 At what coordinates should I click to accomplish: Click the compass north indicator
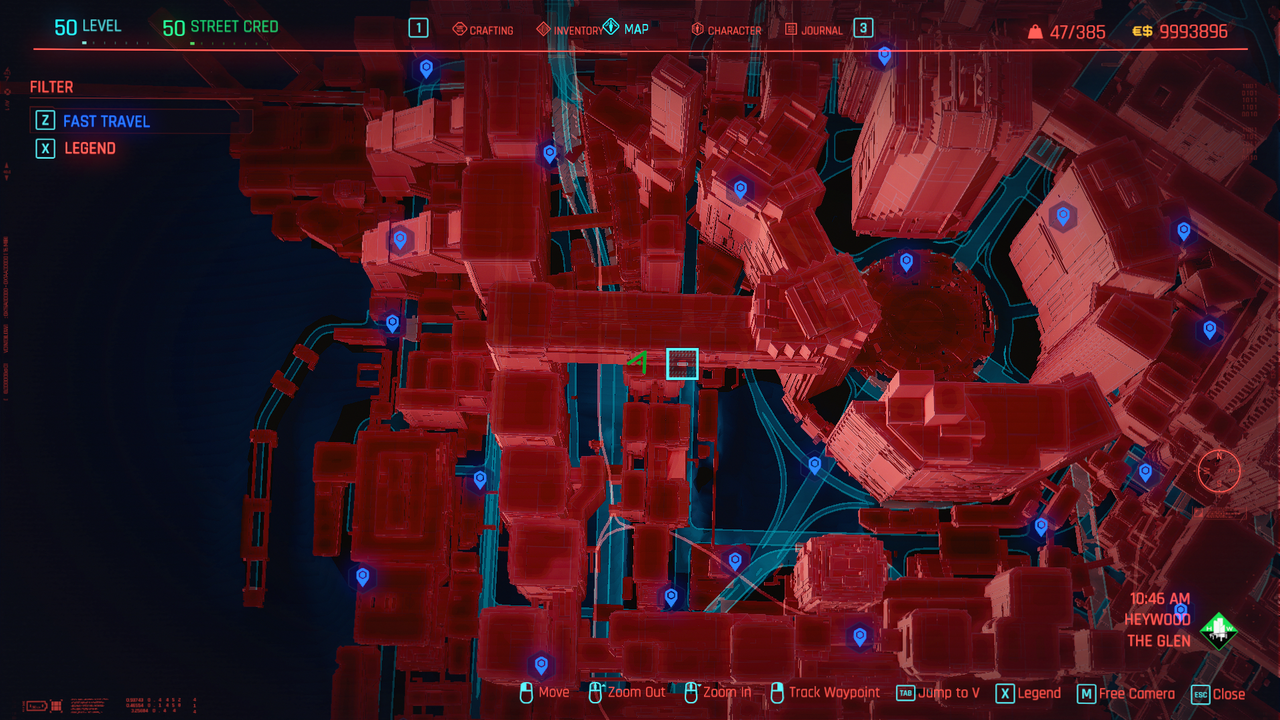pos(1219,469)
